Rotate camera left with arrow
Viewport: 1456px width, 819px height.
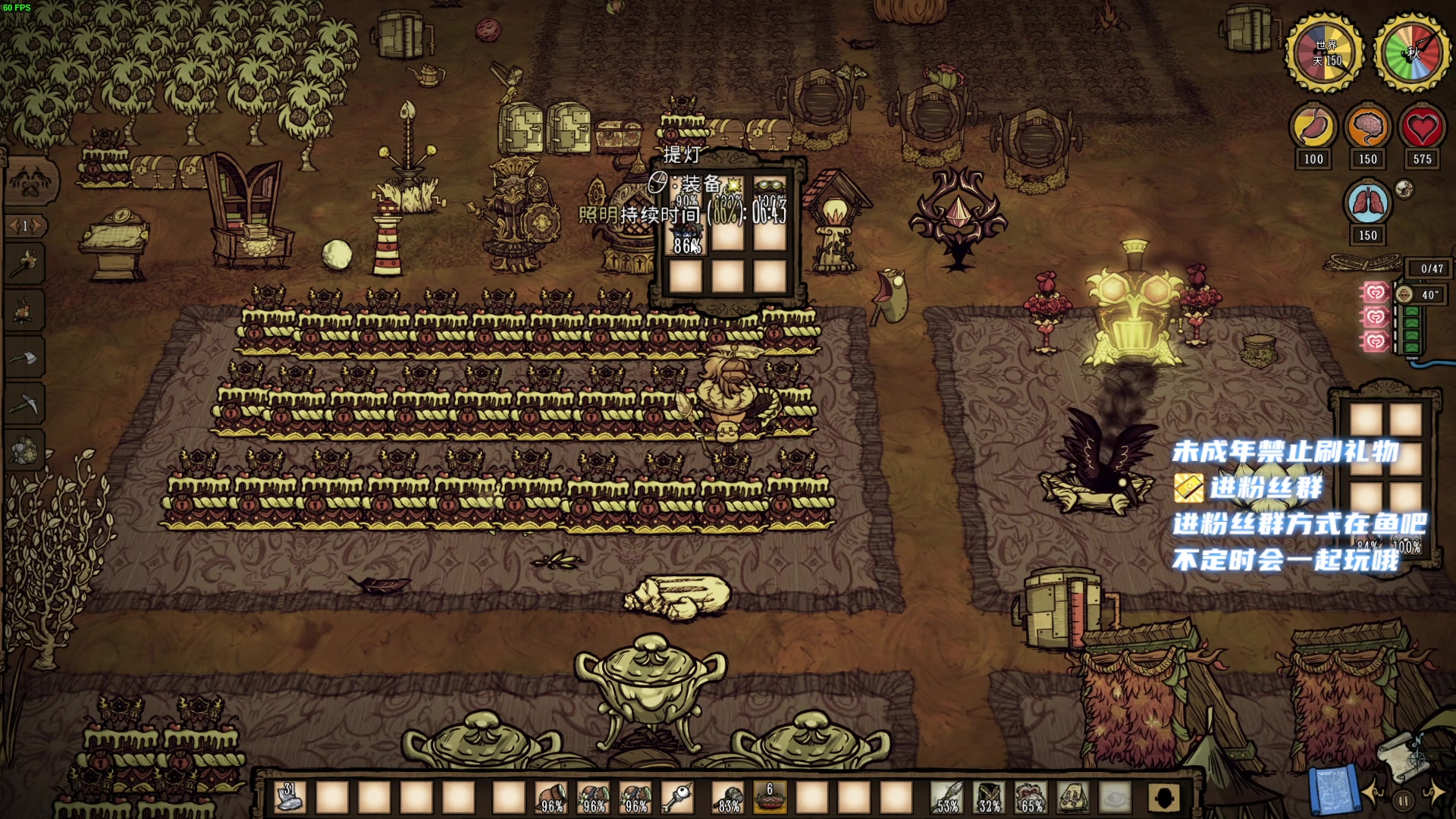pos(1374,794)
